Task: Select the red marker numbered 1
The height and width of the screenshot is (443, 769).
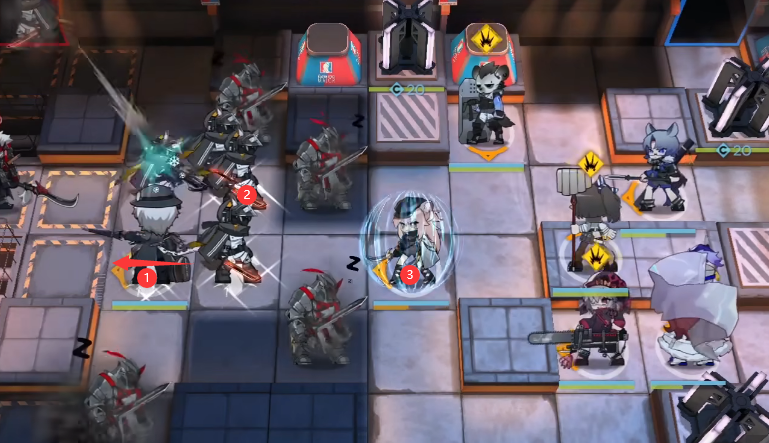Action: pos(147,274)
